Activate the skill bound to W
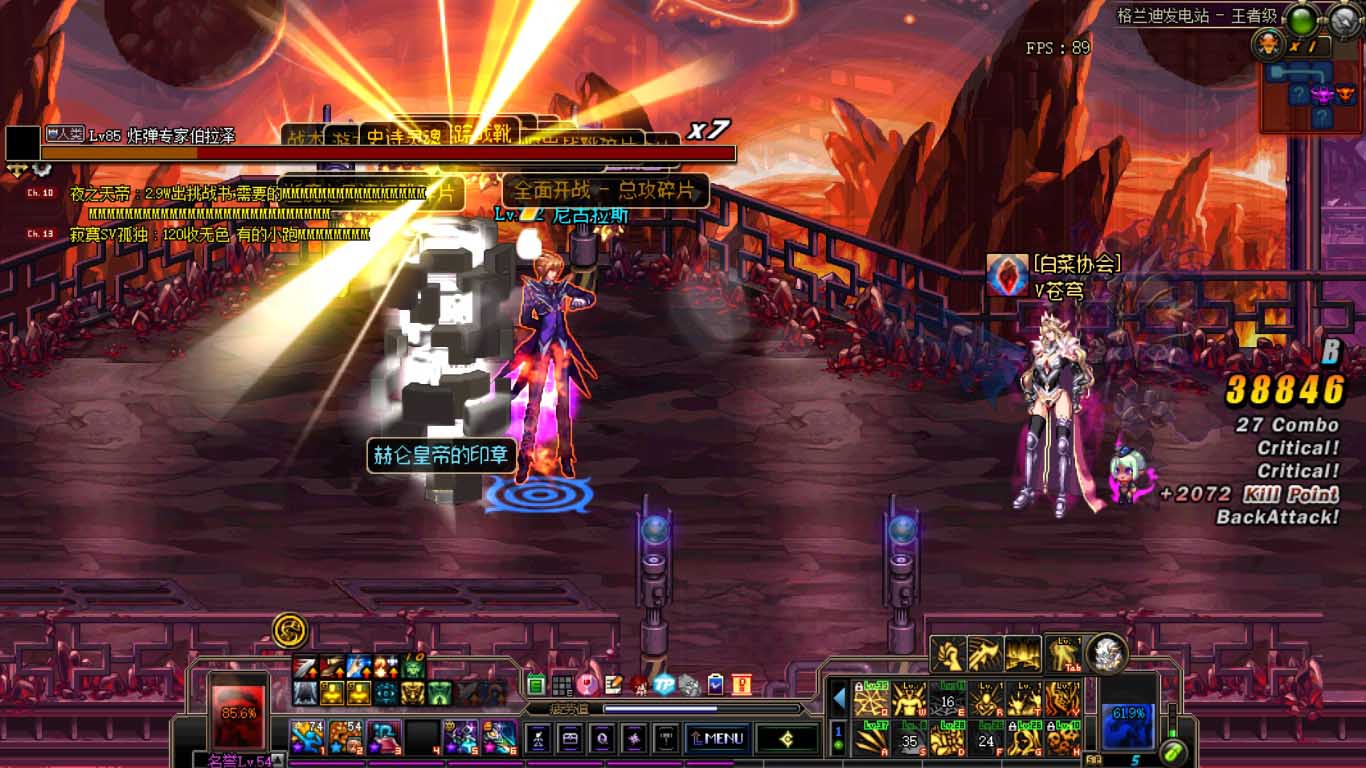Screen dimensions: 1366x768 click(910, 698)
